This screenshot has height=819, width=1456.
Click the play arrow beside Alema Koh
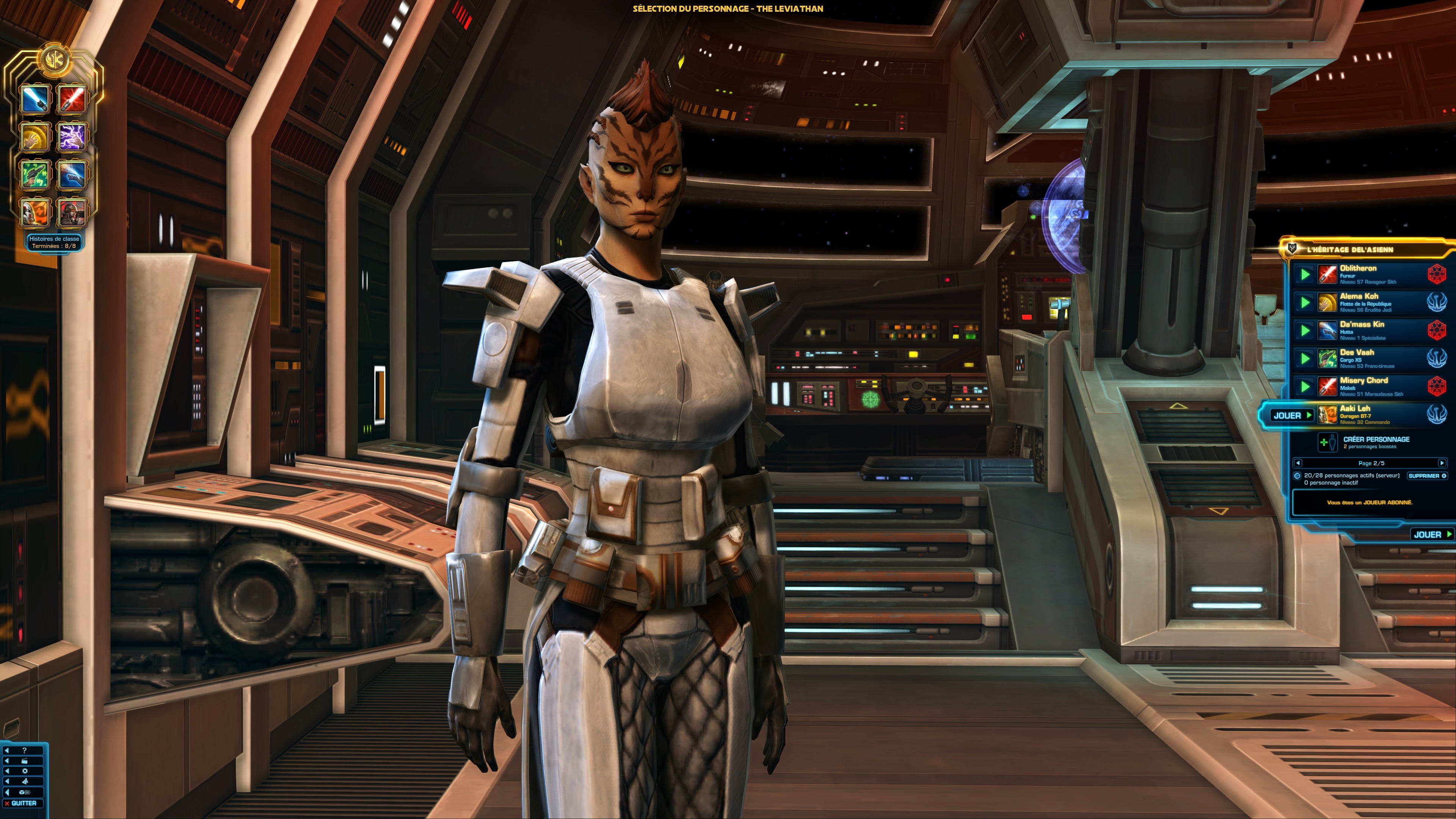(1305, 303)
